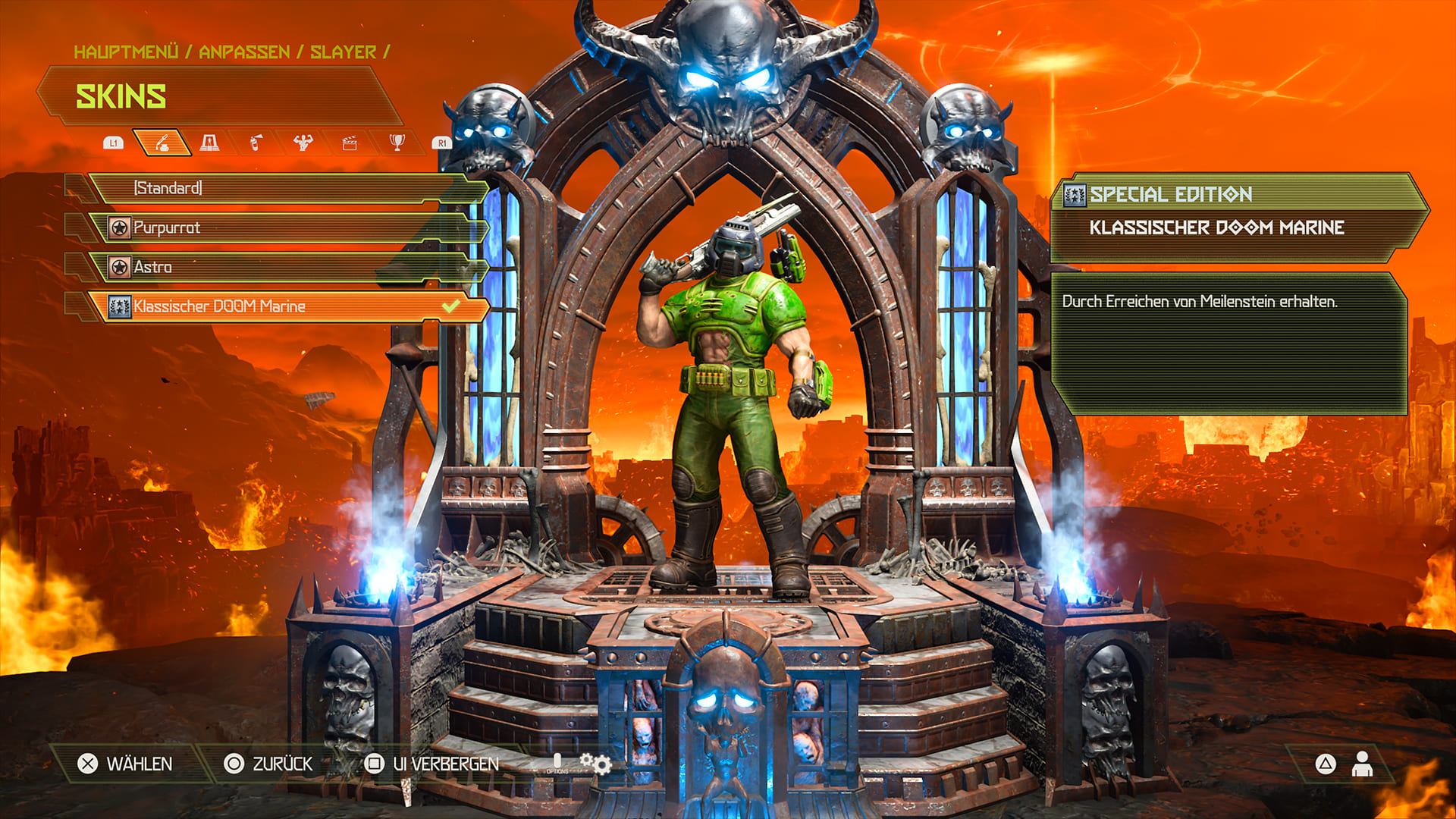The width and height of the screenshot is (1456, 819).
Task: Click the trophy milestones icon
Action: coord(397,141)
